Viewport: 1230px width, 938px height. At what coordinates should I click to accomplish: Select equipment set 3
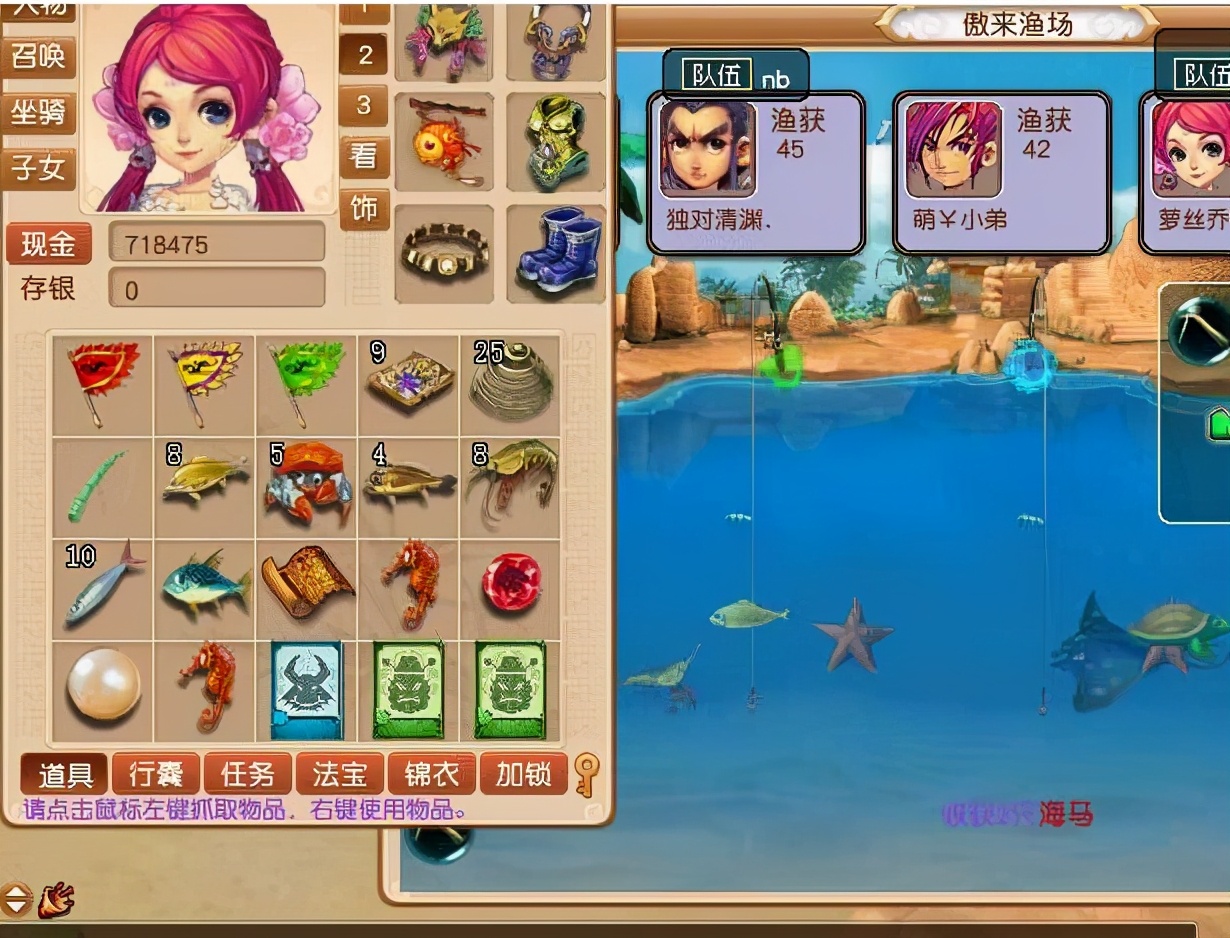coord(364,104)
